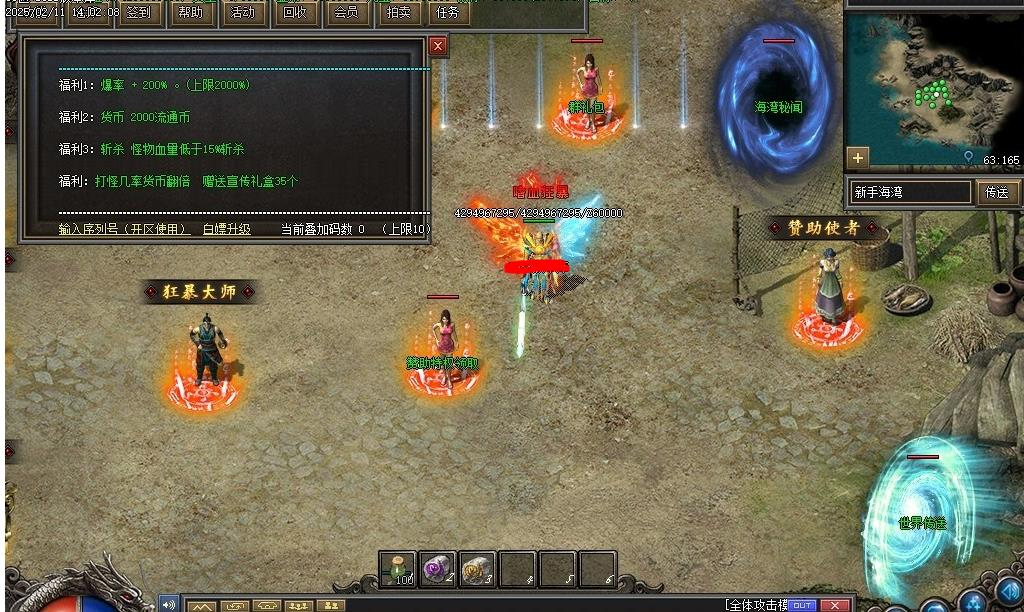Open the 任务 quest menu

(448, 13)
